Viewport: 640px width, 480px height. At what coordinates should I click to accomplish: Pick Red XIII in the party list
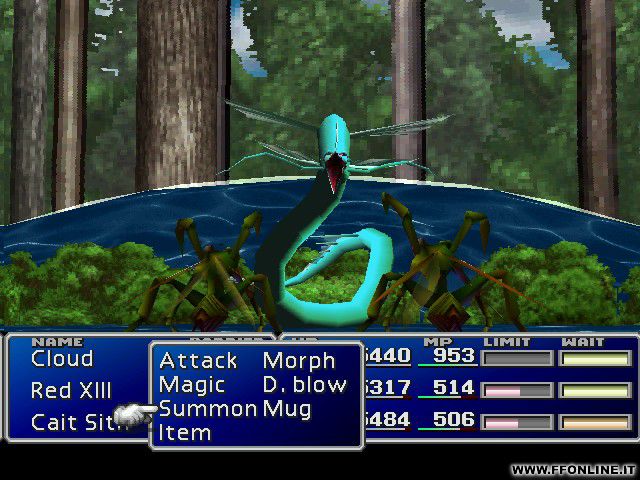pyautogui.click(x=71, y=391)
